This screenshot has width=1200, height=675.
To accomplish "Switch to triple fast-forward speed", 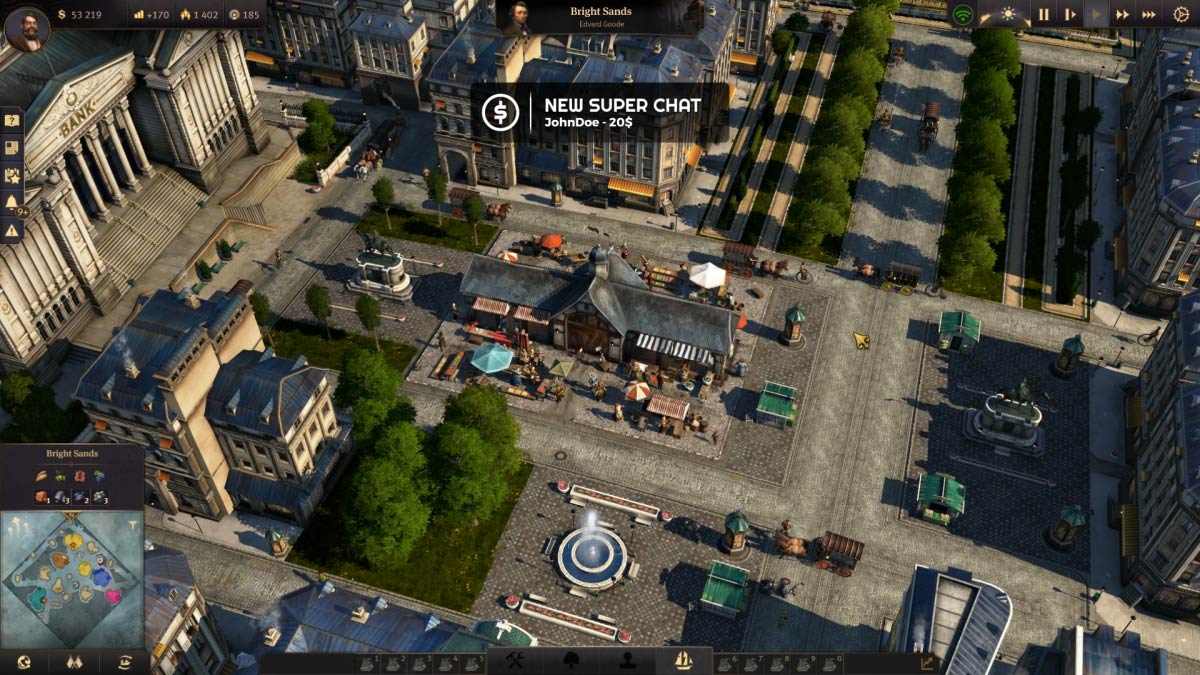I will (1149, 14).
